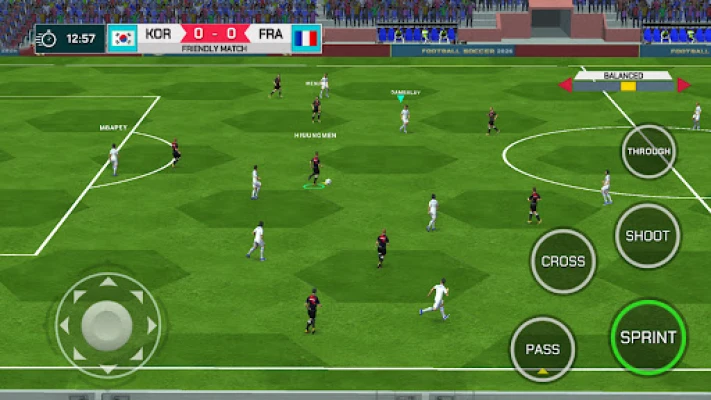Hit the SHOOT button
711x400 pixels.
pyautogui.click(x=647, y=236)
